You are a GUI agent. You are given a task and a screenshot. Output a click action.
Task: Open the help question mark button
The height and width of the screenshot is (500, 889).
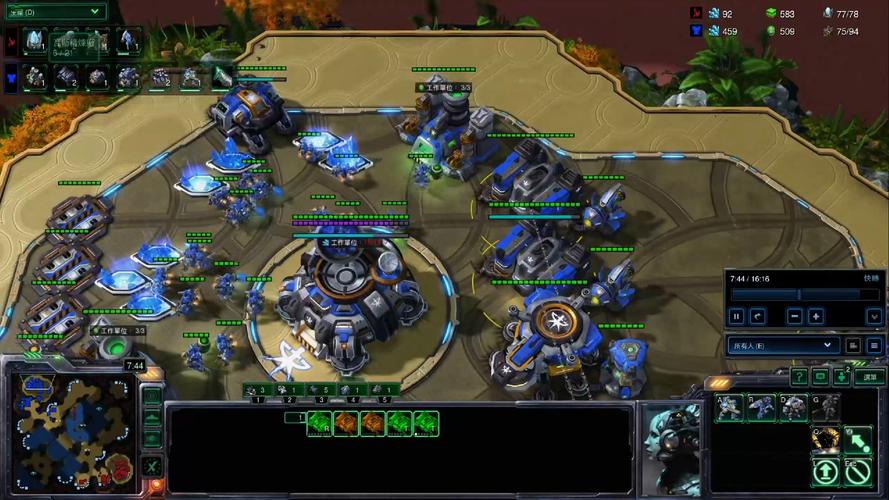[799, 376]
